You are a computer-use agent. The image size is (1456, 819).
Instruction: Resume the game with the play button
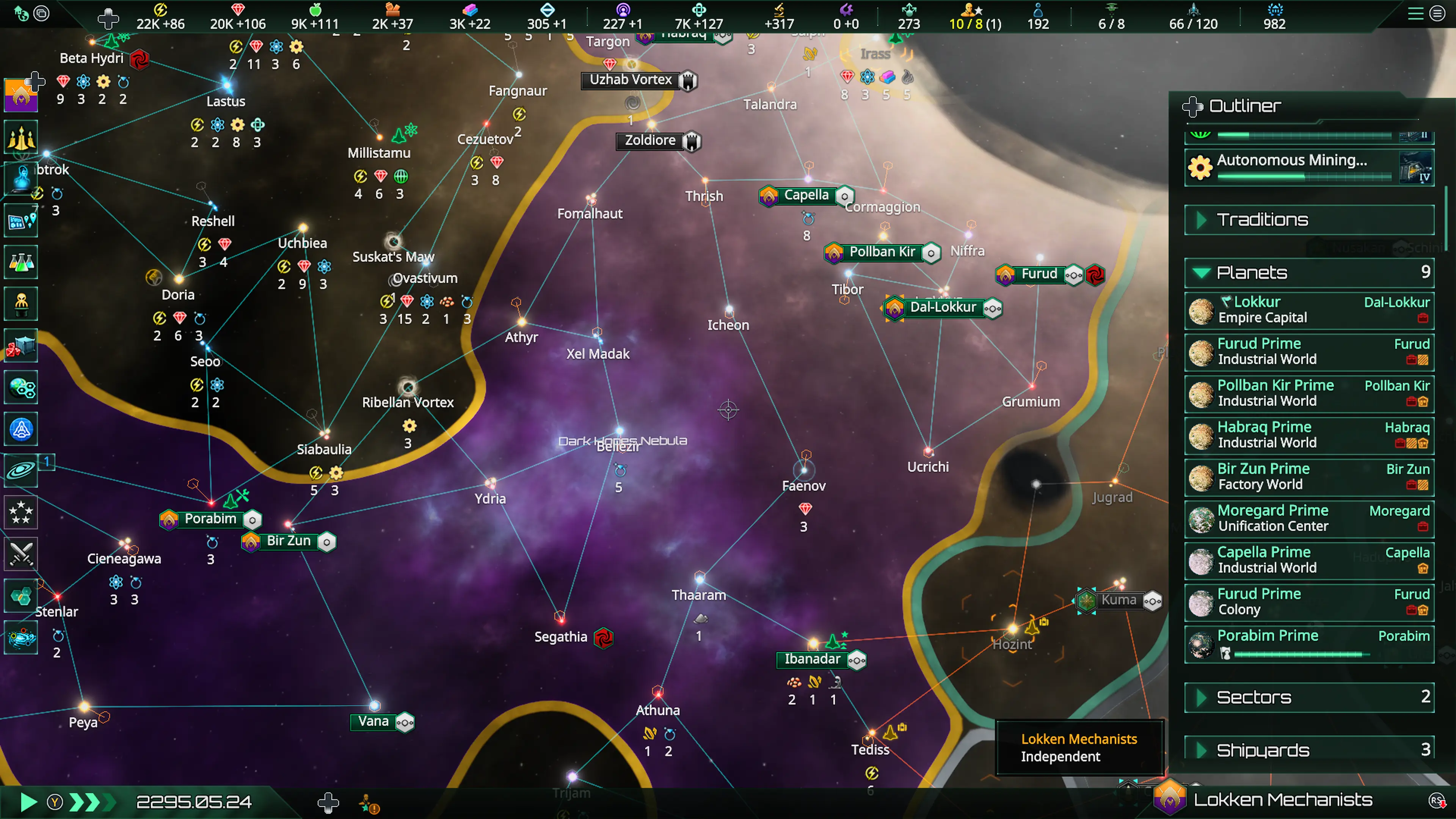(27, 802)
